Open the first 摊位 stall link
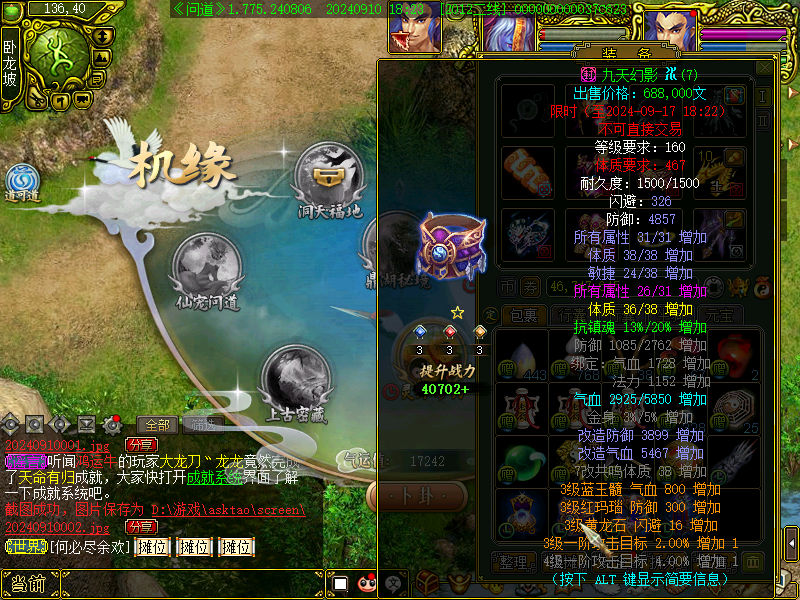This screenshot has height=600, width=800. coord(152,546)
